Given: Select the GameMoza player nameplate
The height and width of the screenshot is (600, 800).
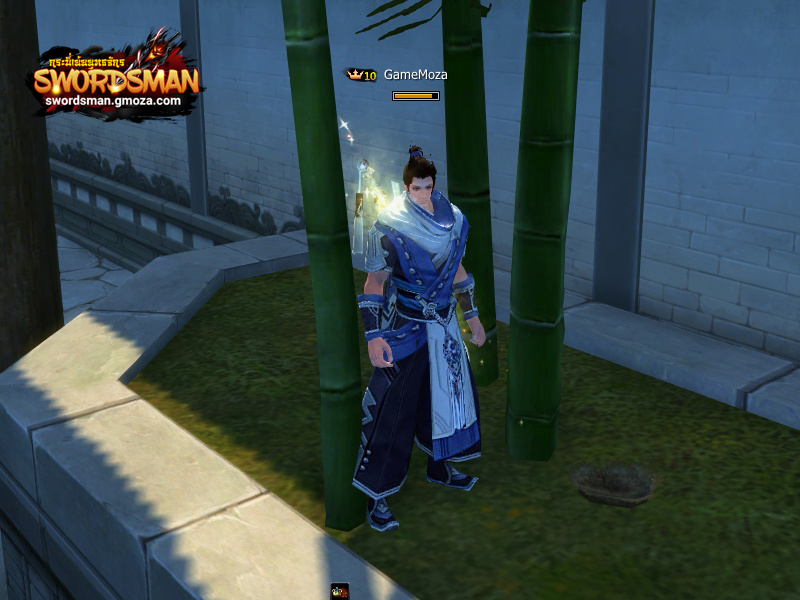Looking at the screenshot, I should click(415, 75).
